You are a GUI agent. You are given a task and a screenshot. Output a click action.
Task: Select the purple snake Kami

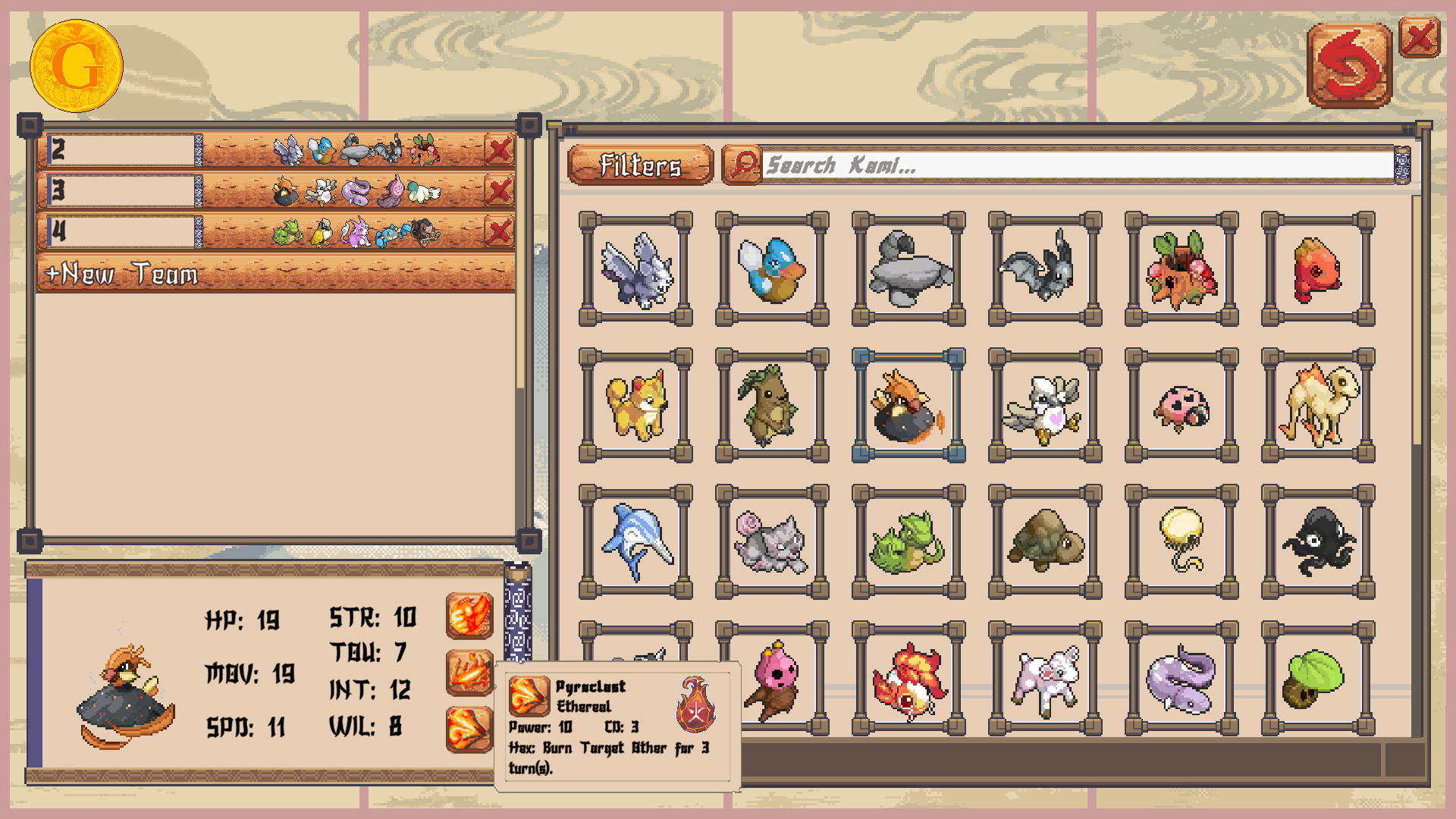pyautogui.click(x=1180, y=679)
